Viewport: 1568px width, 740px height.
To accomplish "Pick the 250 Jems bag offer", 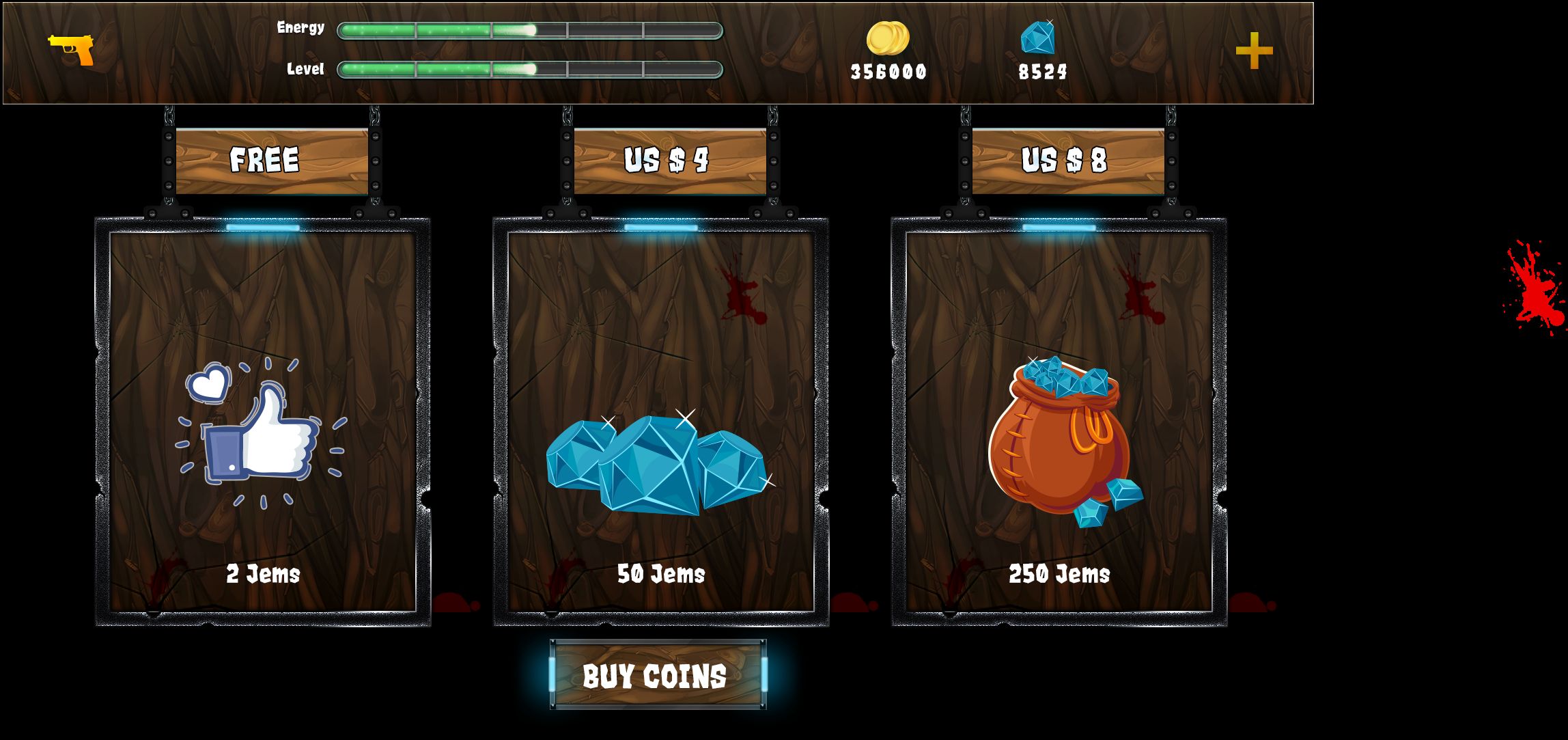I will [1059, 422].
